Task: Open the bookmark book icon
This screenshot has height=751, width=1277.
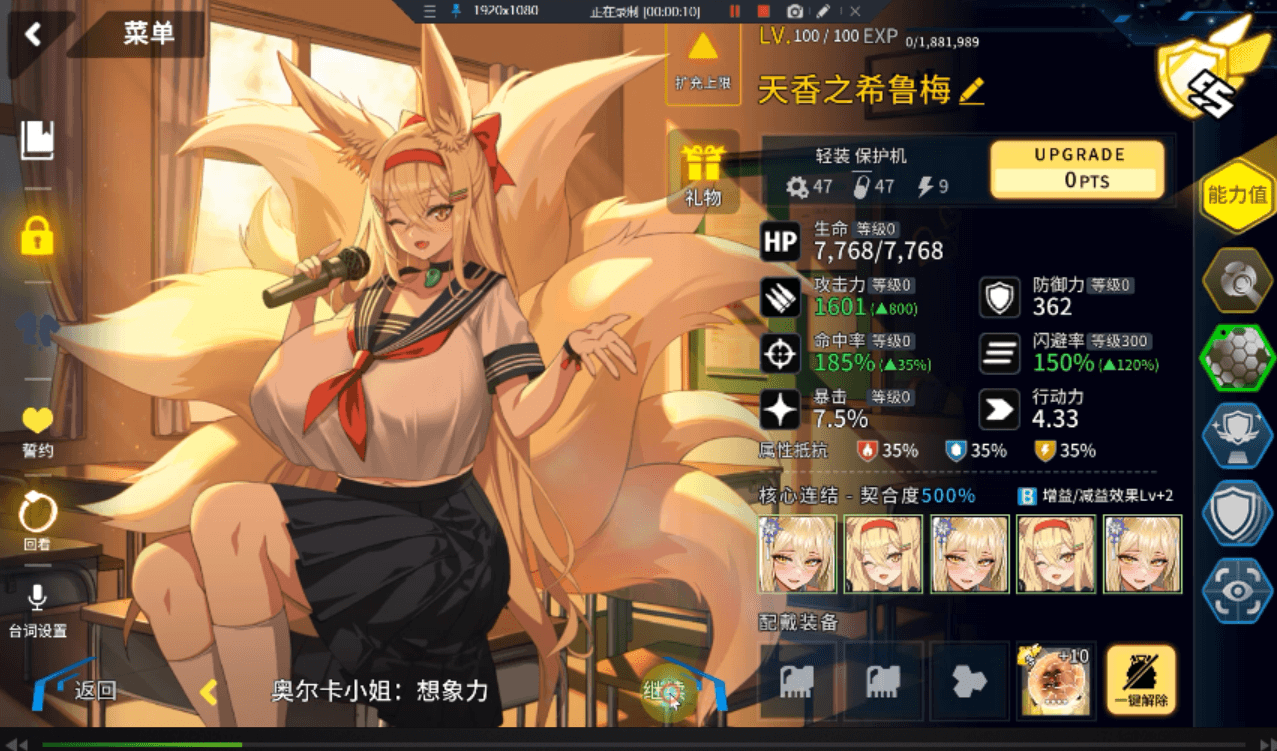Action: tap(37, 140)
